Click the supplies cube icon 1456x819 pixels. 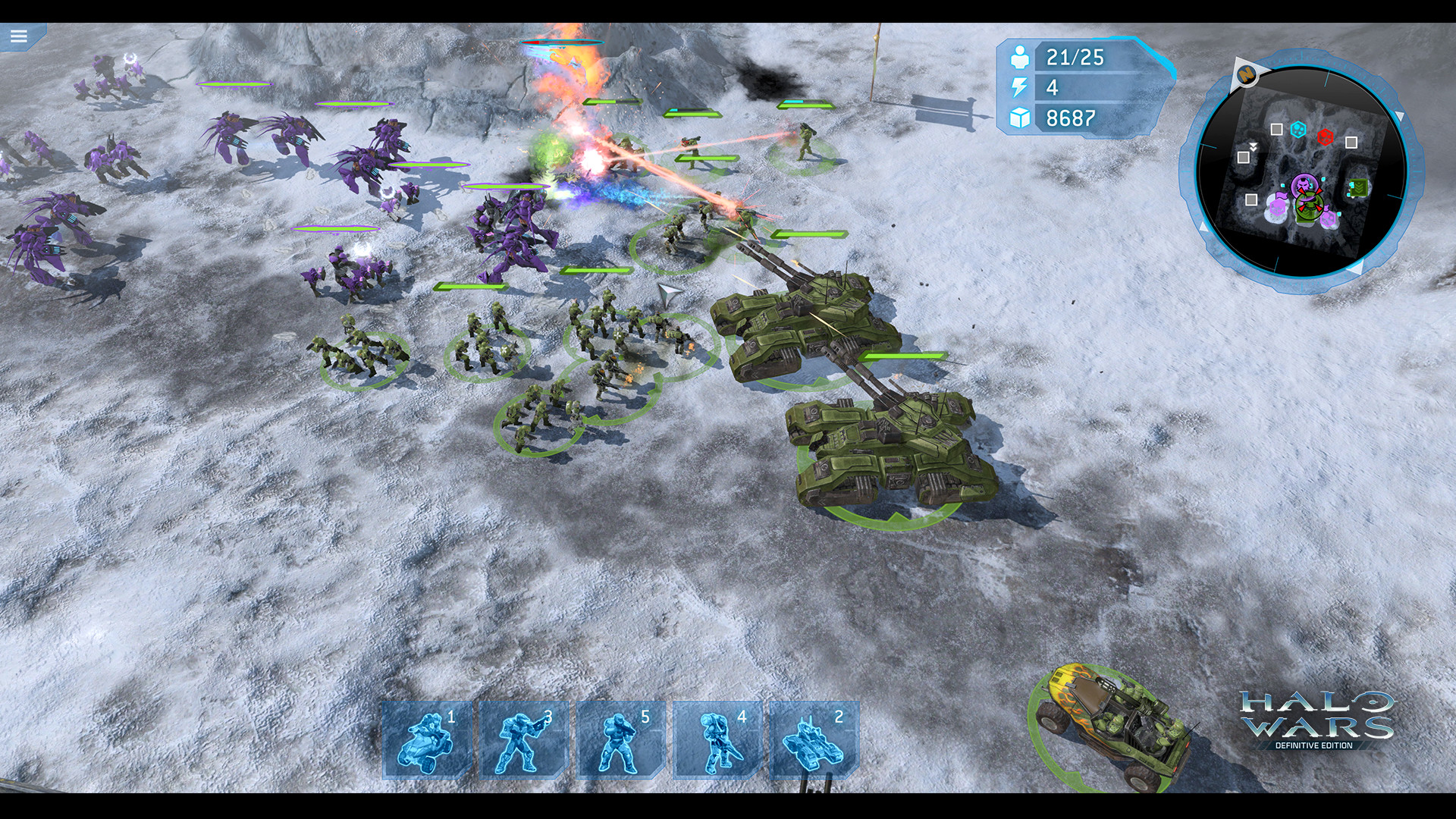[x=1022, y=117]
